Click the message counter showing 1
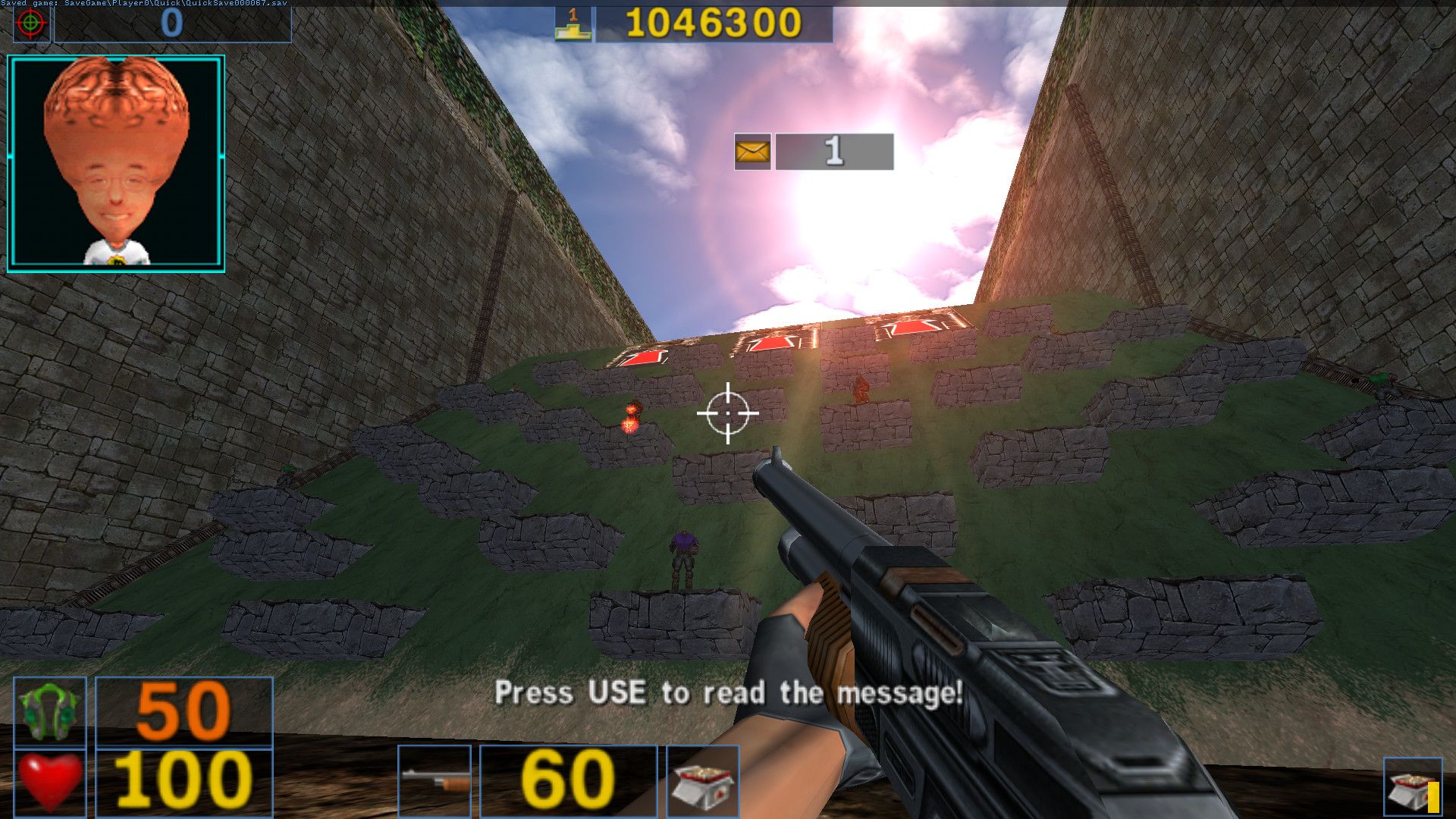This screenshot has width=1456, height=819. pos(834,152)
